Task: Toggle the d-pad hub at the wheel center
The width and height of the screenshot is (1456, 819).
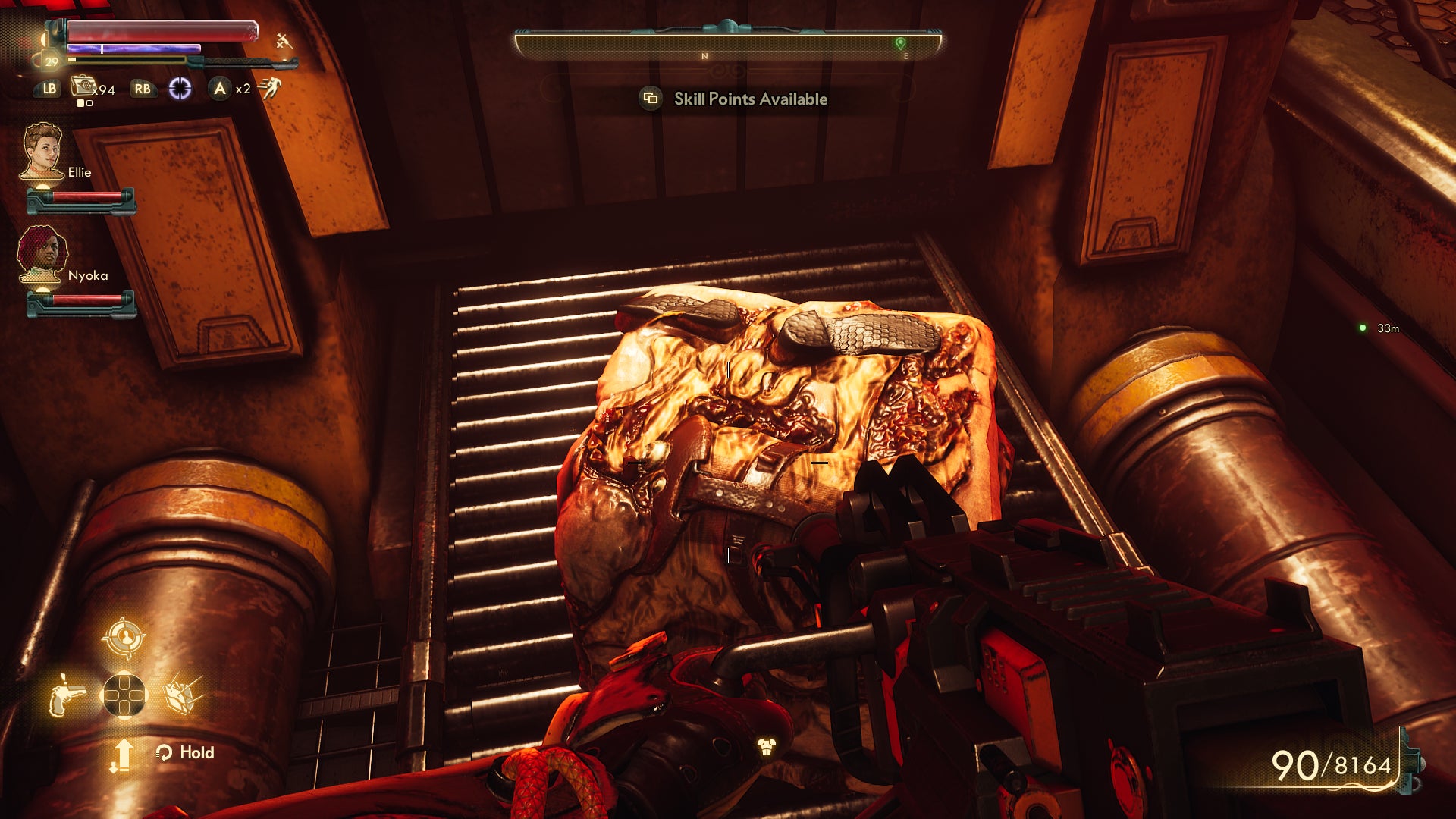Action: point(125,695)
